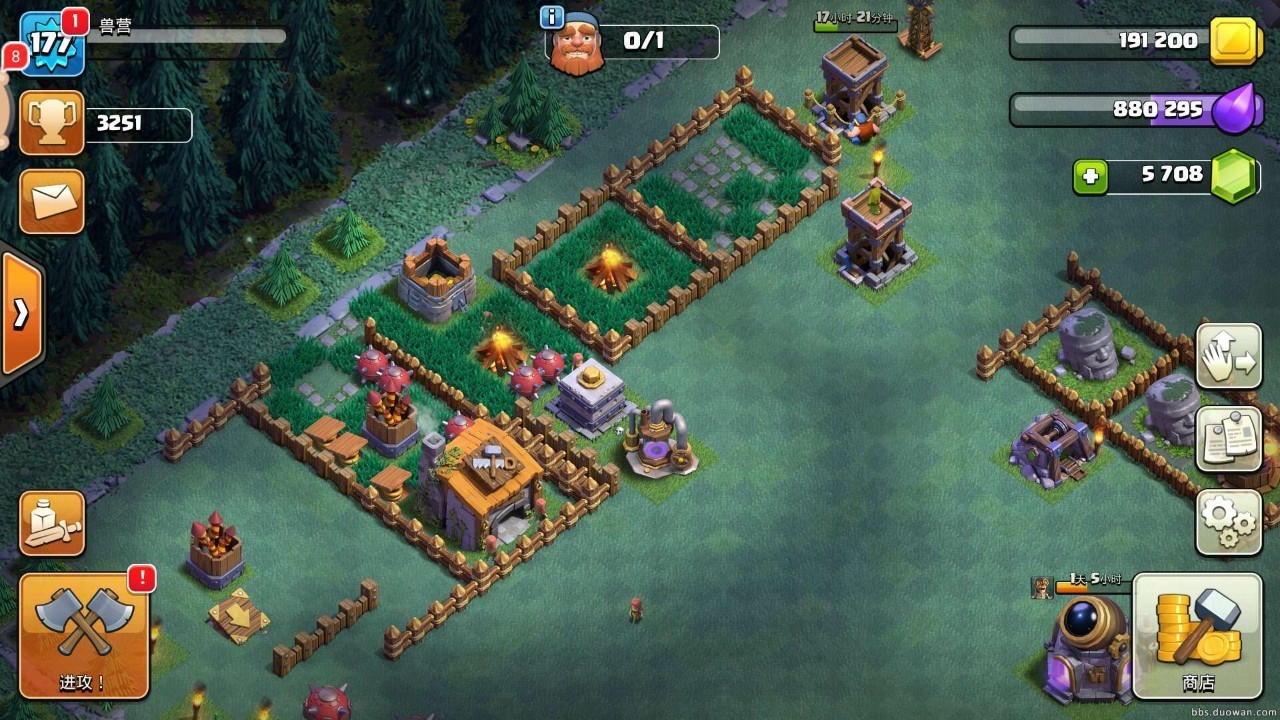Expand the orange side arrow panel

21,314
